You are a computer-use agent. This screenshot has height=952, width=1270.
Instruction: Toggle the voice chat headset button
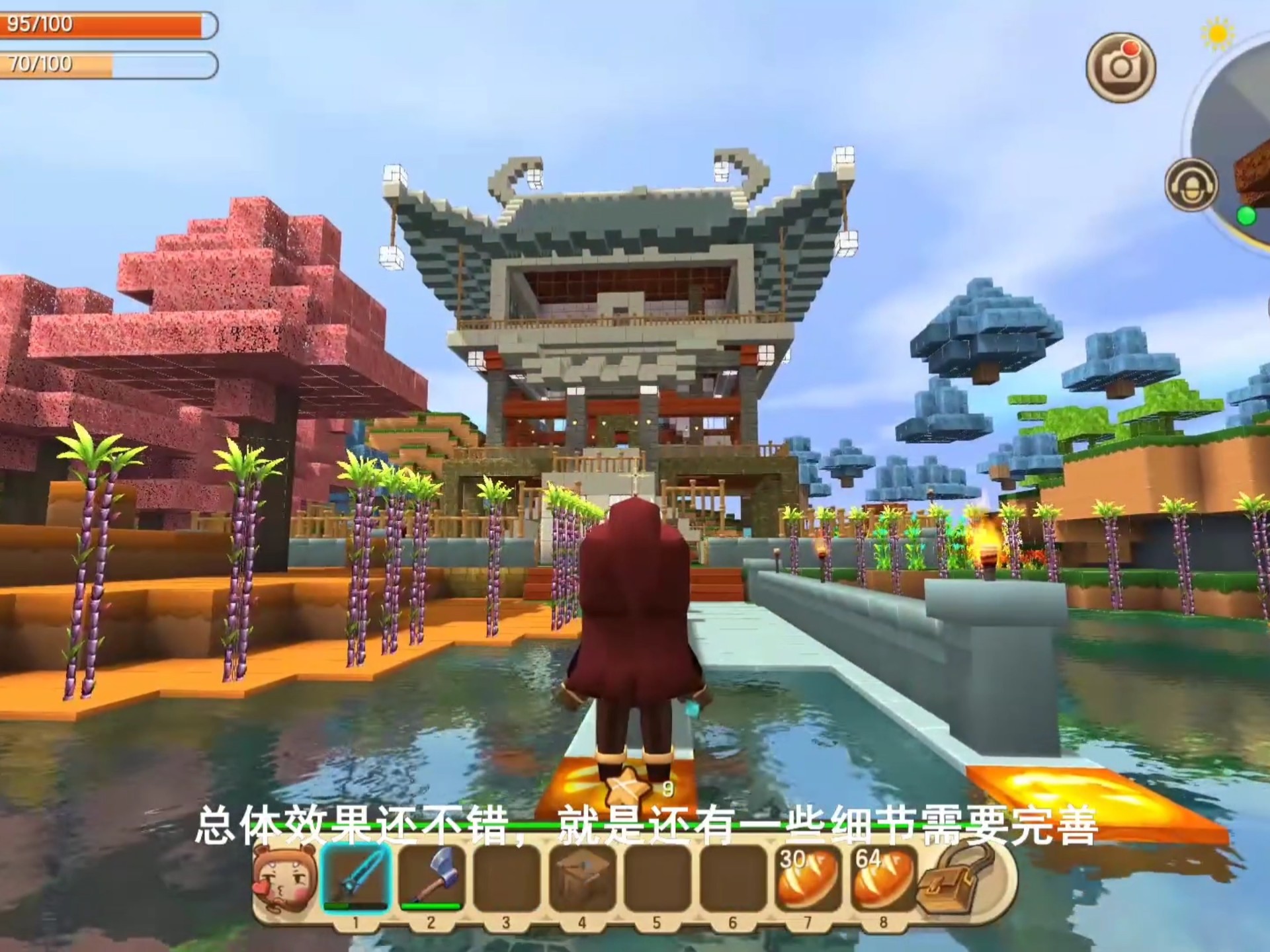[x=1191, y=186]
